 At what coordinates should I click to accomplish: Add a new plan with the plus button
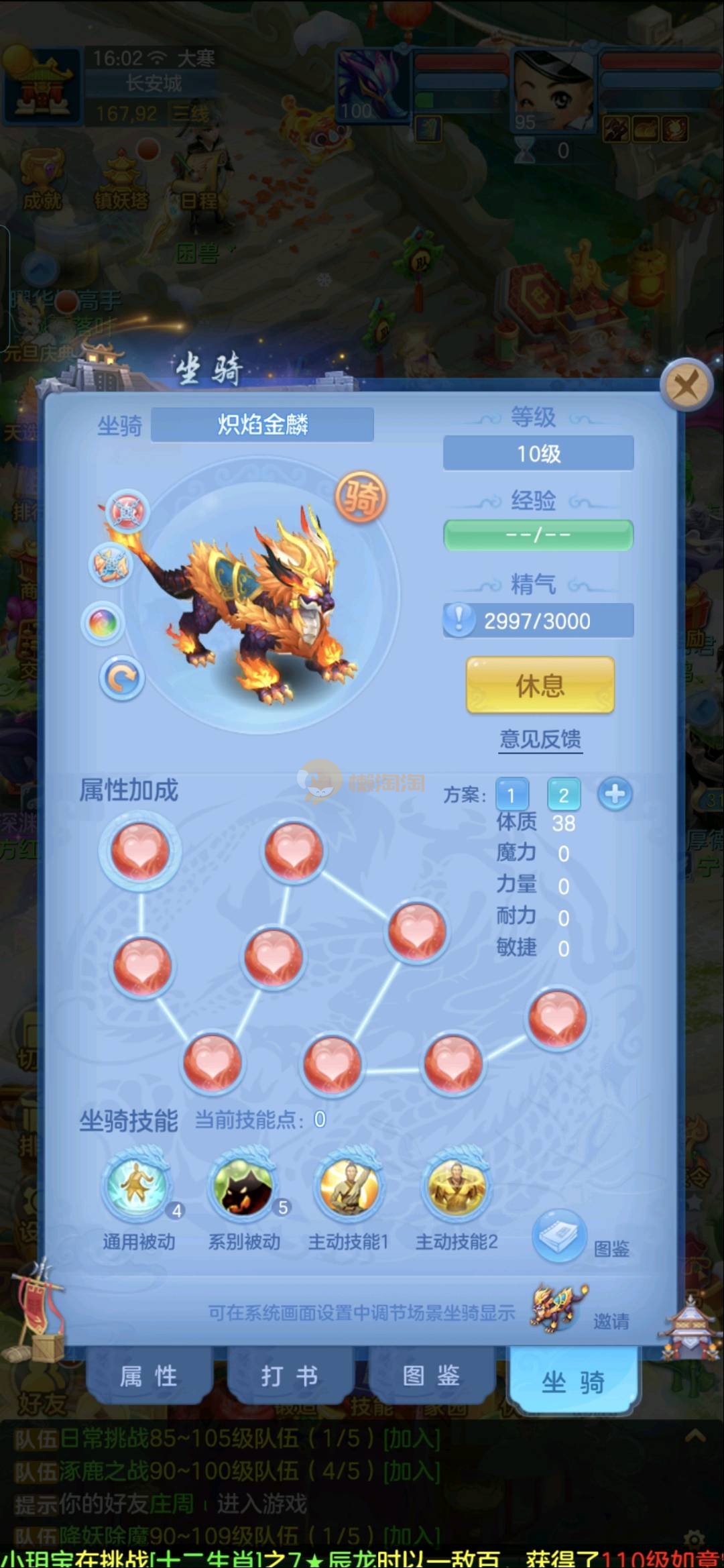point(615,795)
